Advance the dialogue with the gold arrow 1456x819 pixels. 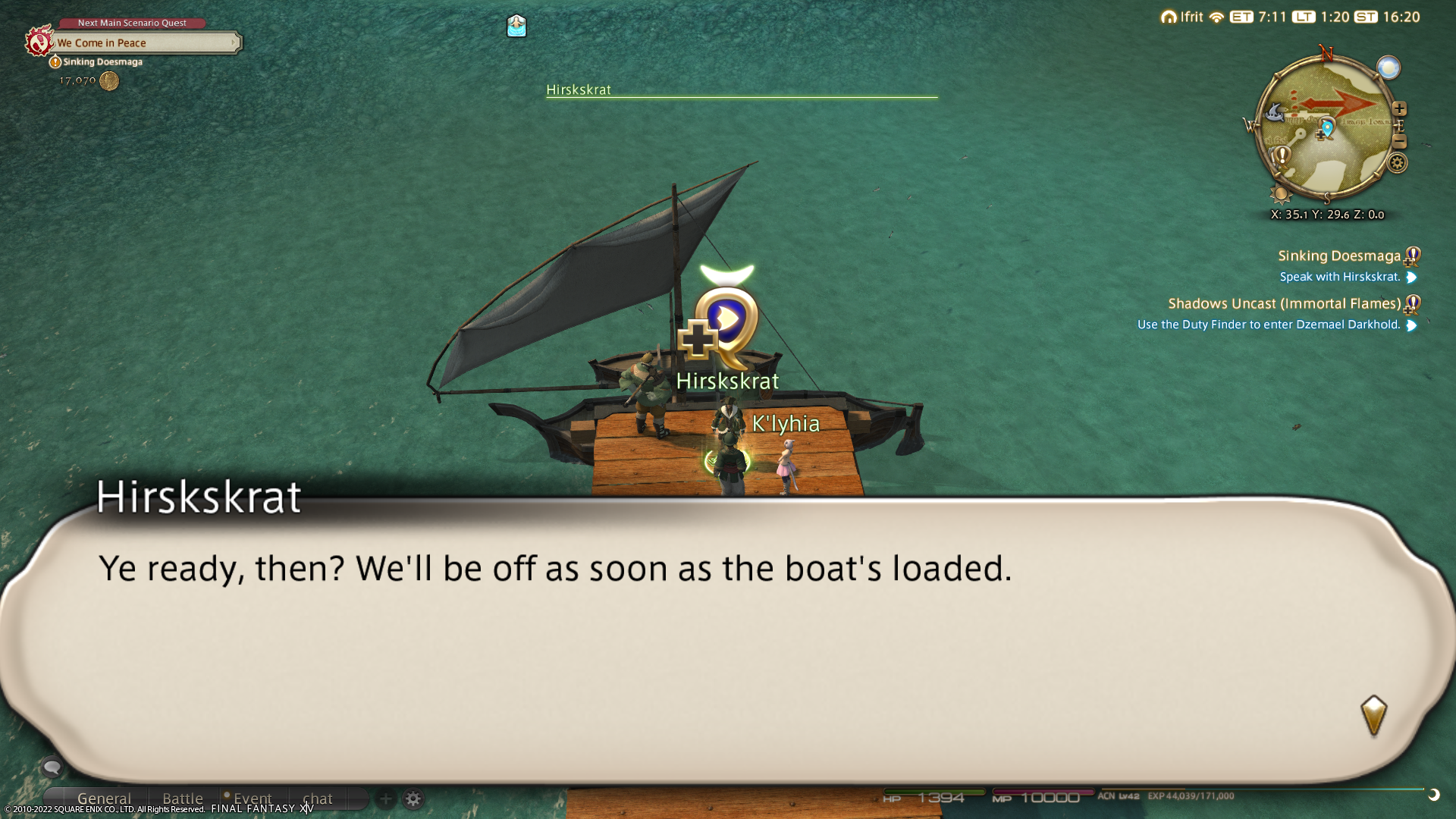click(1373, 715)
